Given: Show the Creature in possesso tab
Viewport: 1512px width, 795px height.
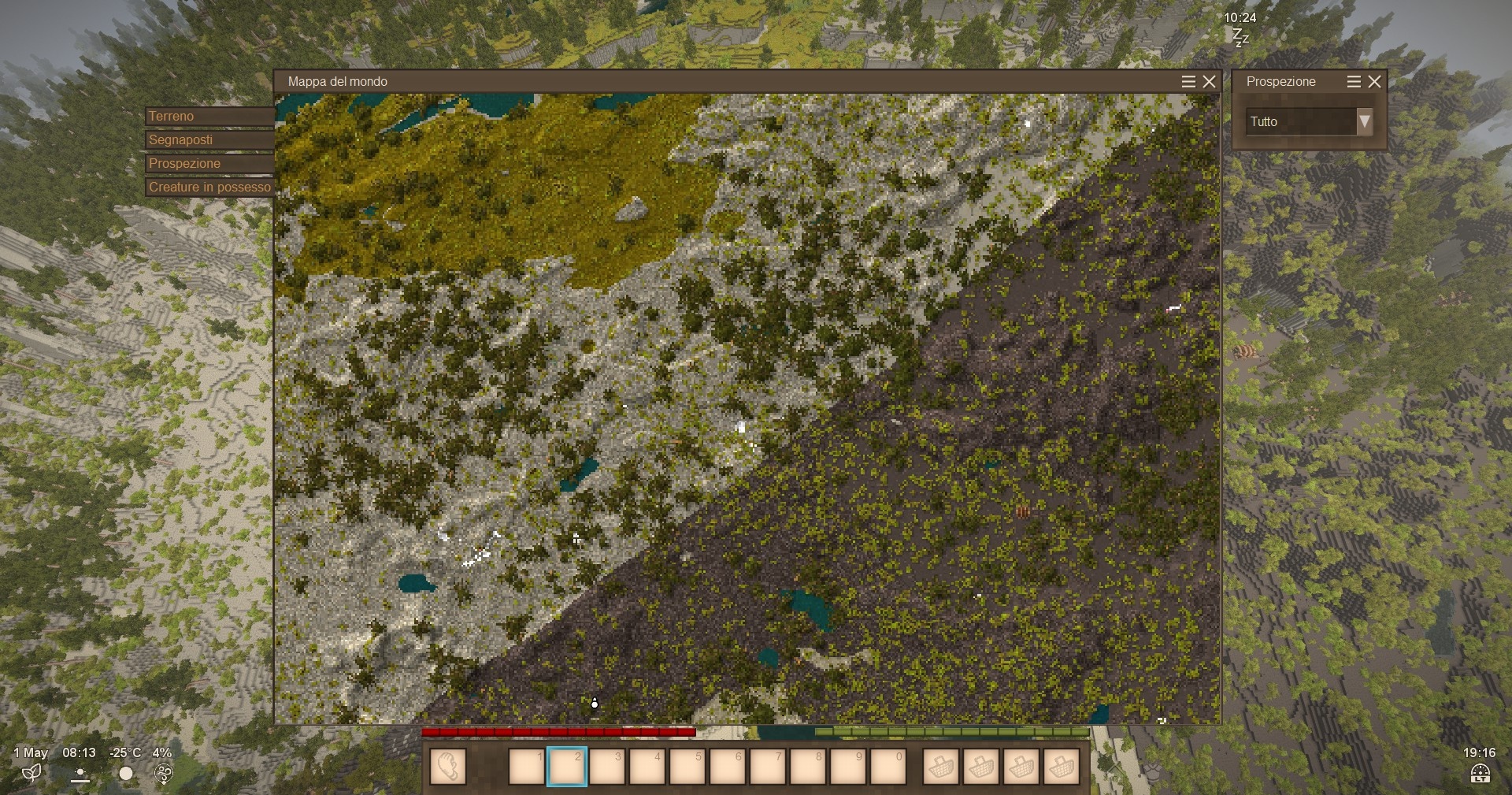Looking at the screenshot, I should (x=209, y=188).
